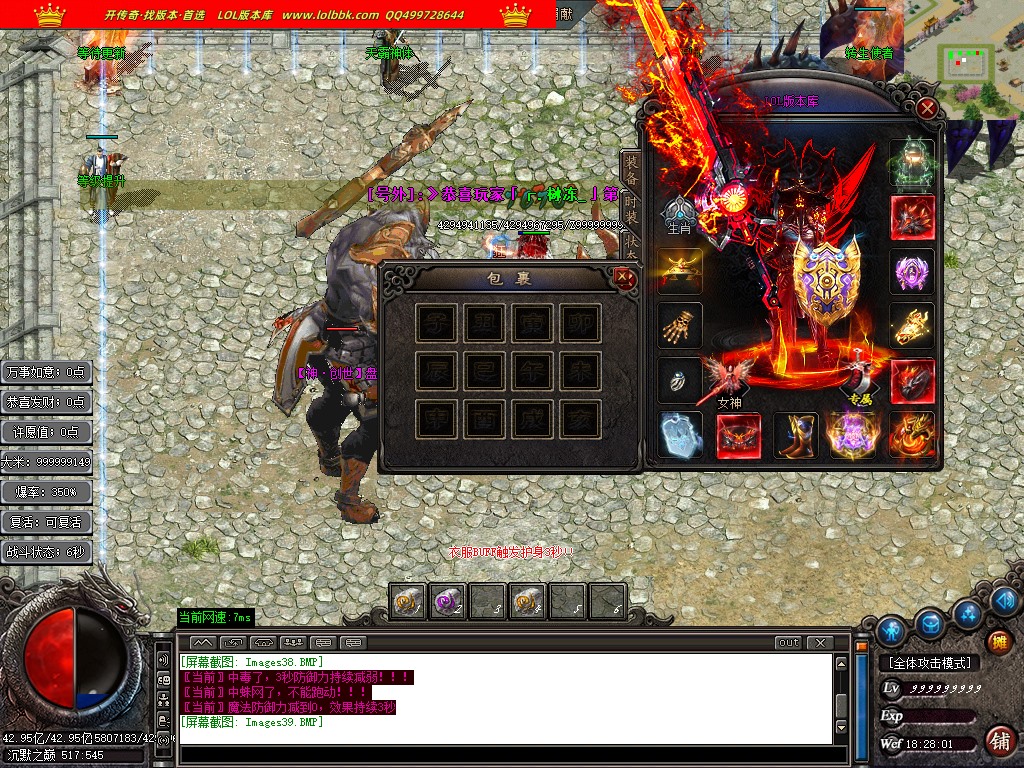This screenshot has width=1024, height=768.
Task: Toggle the 全体攻击模式 attack mode
Action: coord(929,662)
